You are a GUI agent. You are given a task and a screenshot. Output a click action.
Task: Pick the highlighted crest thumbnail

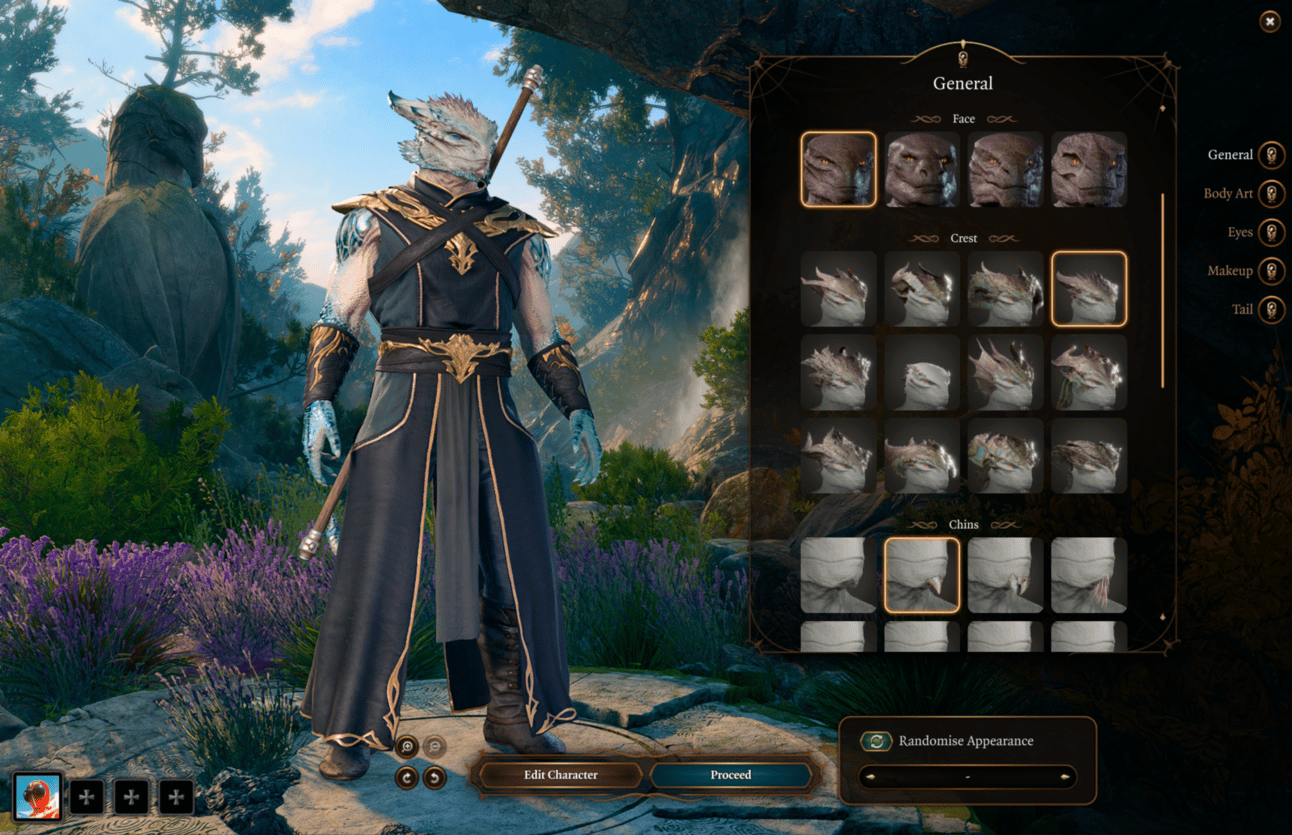pyautogui.click(x=1089, y=289)
